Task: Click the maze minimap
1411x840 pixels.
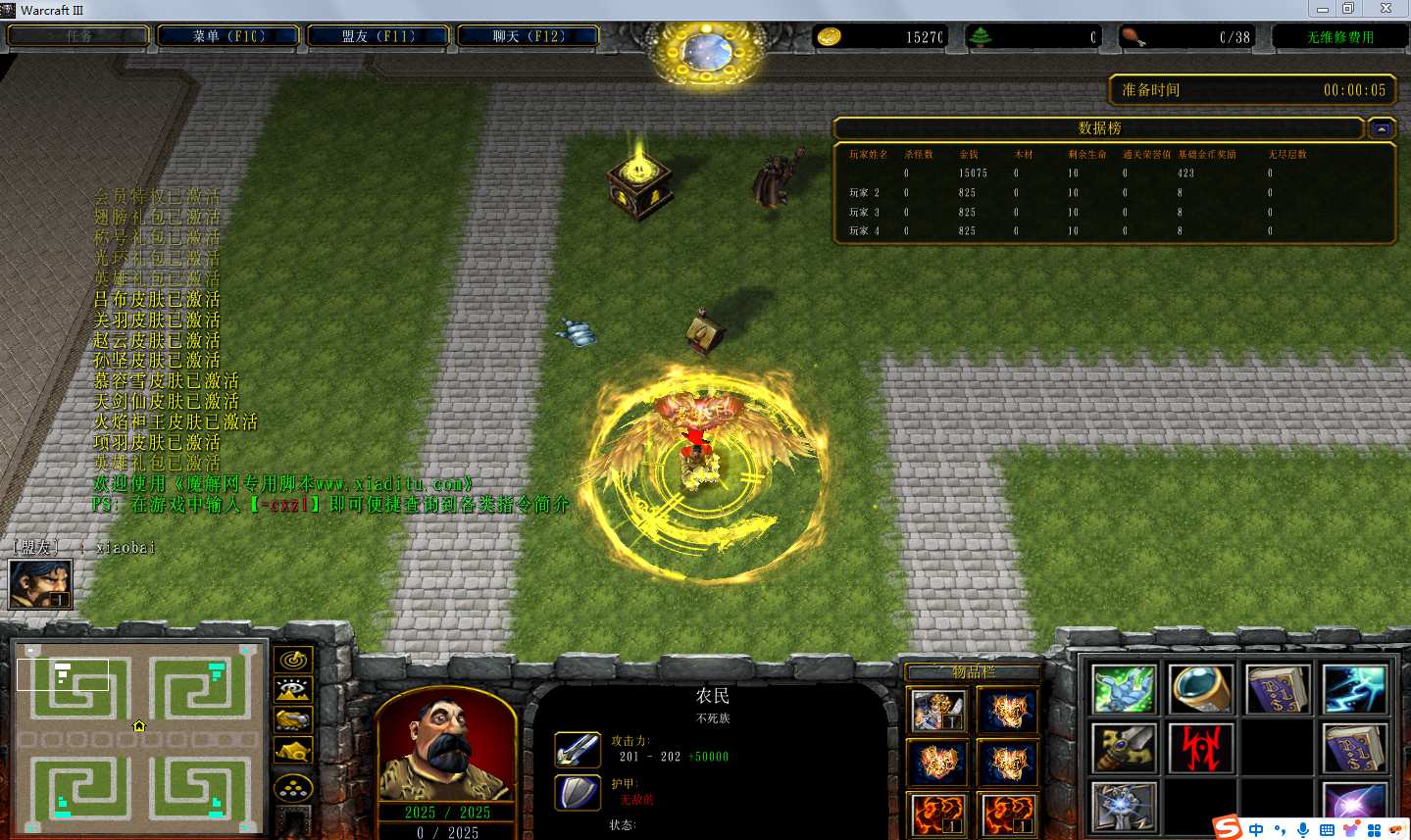Action: pos(138,737)
